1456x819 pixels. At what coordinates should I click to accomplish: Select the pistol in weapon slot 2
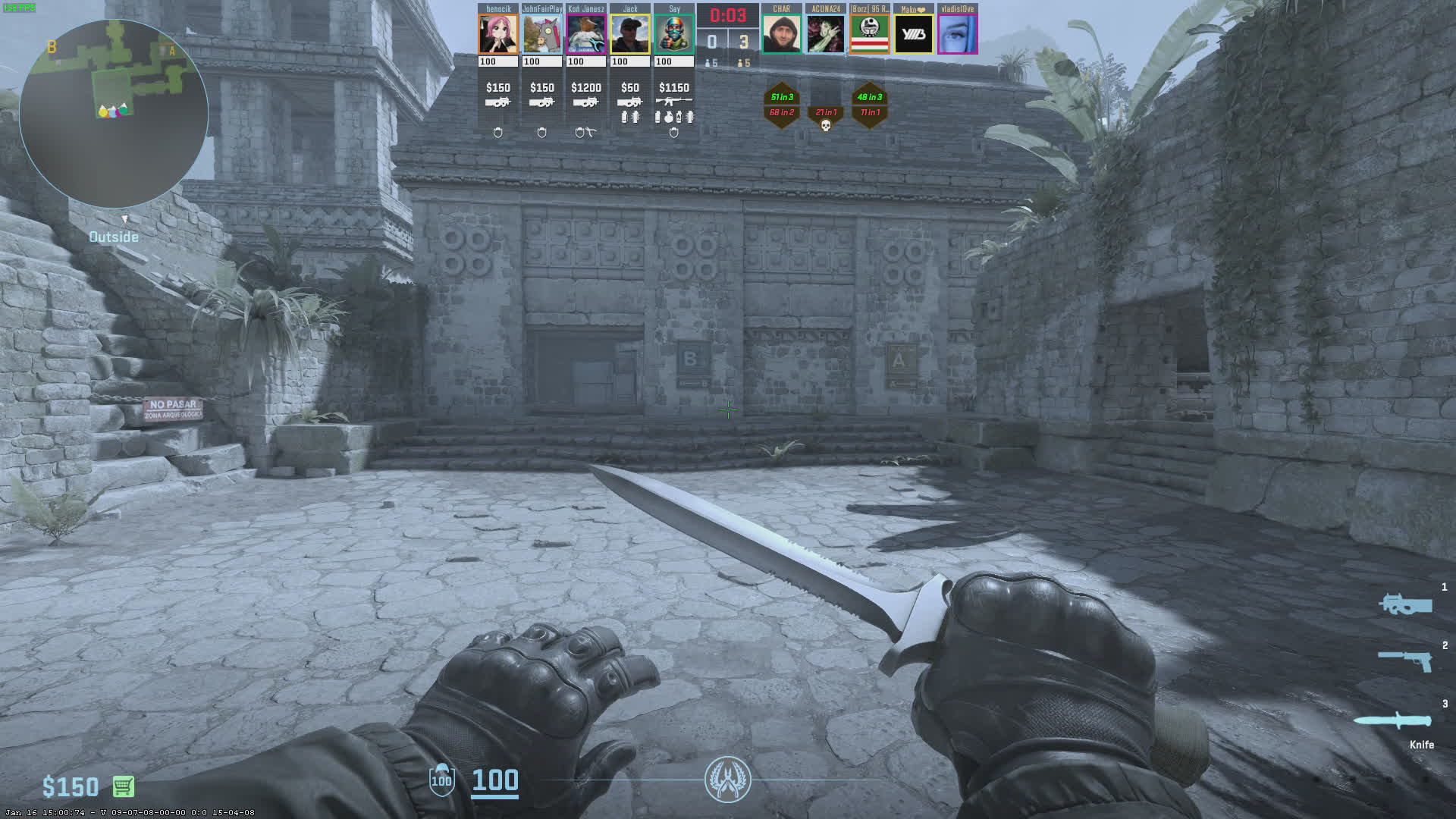1405,660
